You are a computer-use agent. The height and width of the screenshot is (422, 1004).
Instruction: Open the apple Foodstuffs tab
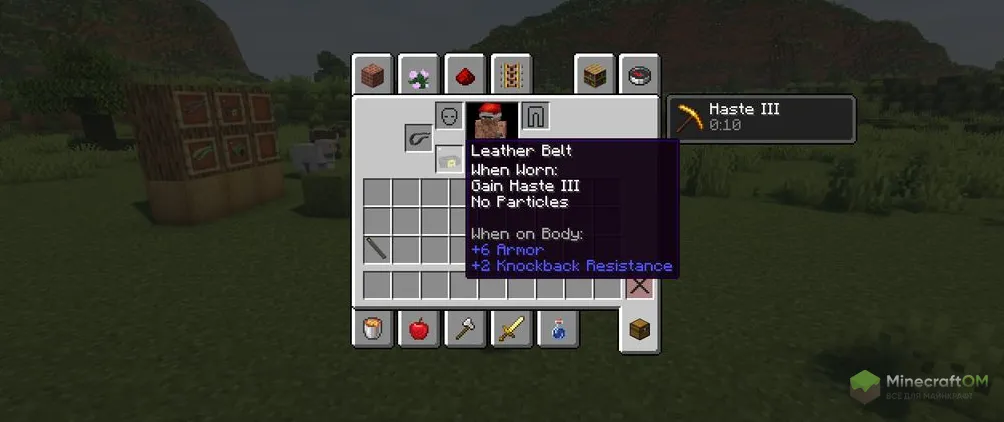(x=419, y=328)
